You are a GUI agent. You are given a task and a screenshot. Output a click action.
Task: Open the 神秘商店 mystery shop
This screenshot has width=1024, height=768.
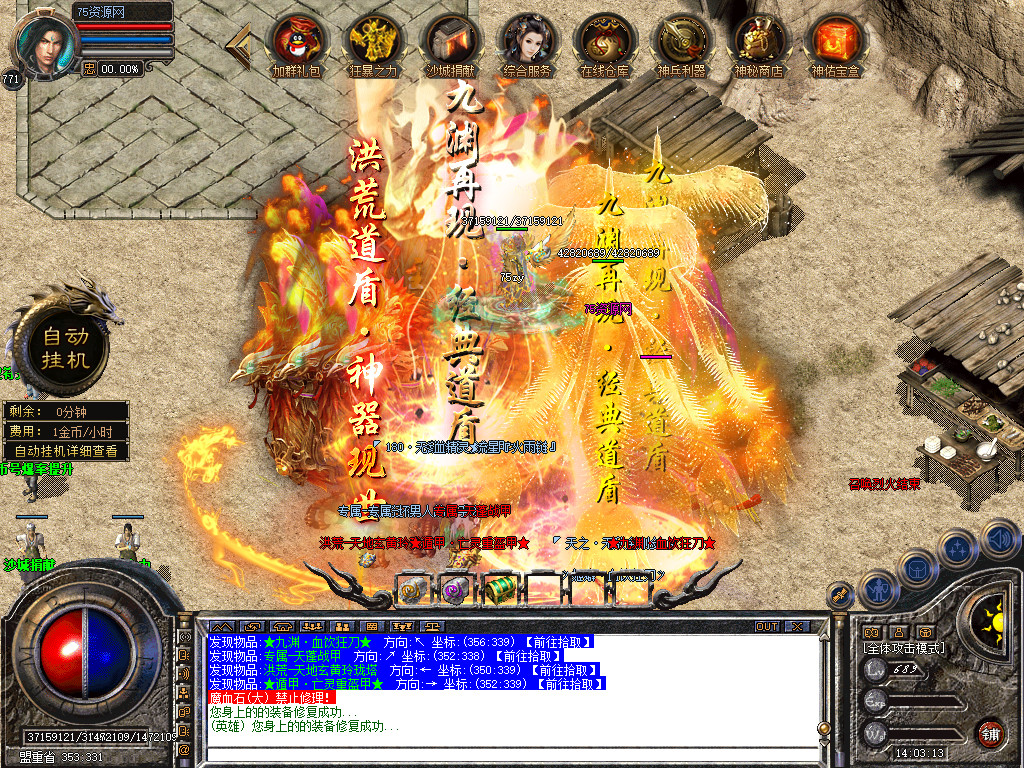pos(759,41)
